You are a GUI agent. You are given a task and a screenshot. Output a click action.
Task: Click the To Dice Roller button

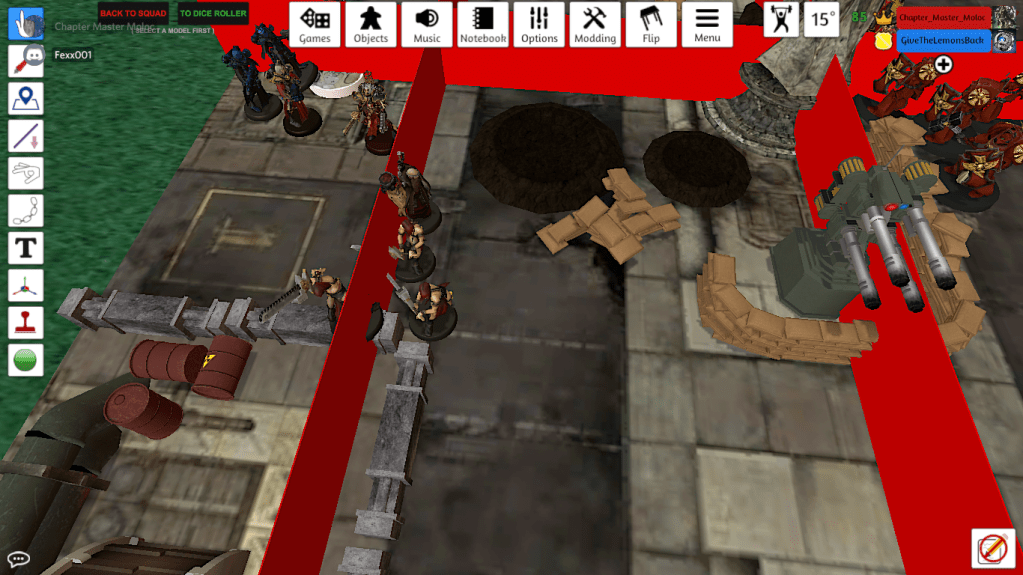(213, 14)
